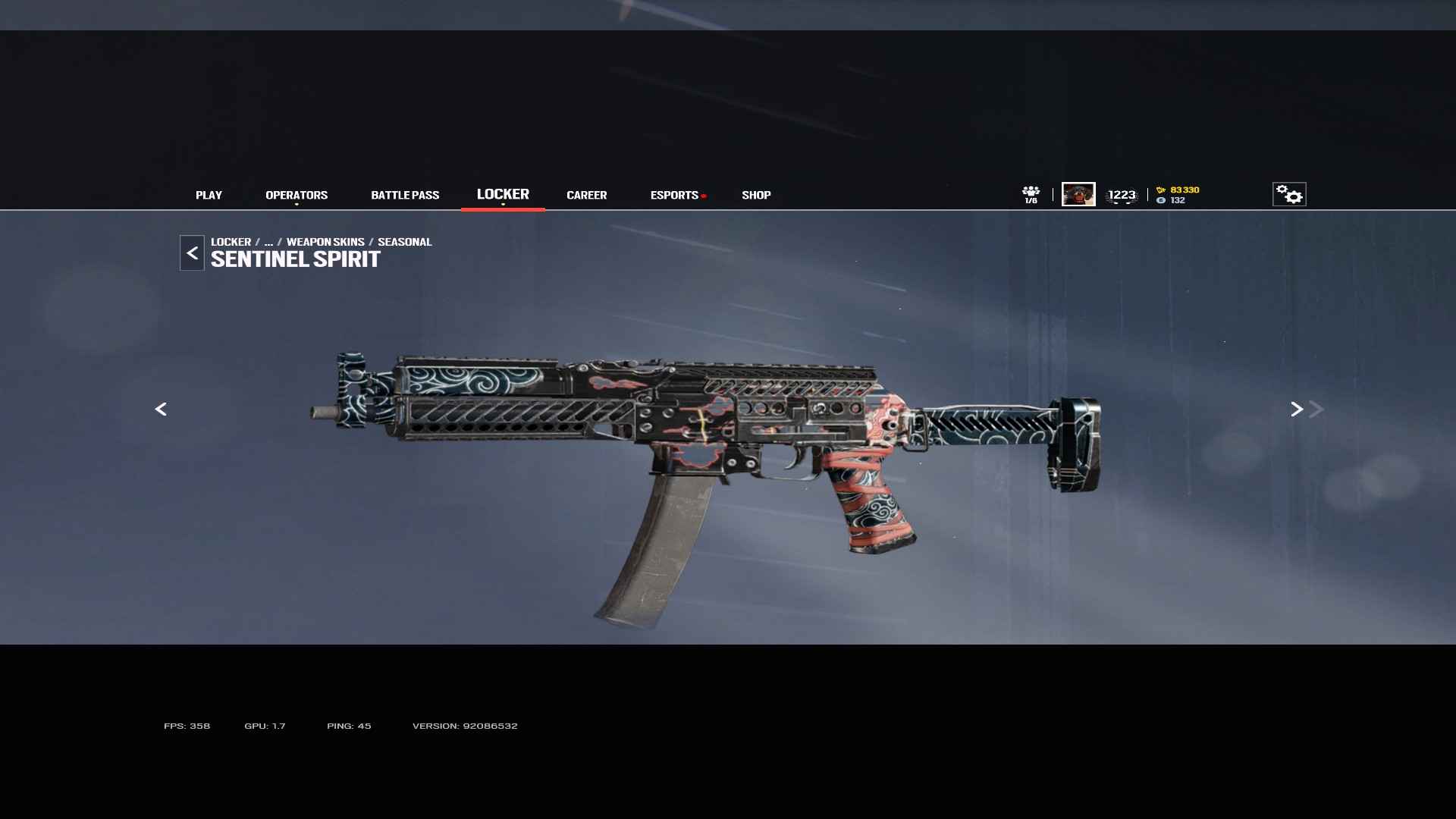Click the player profile avatar
1456x819 pixels.
[1078, 194]
